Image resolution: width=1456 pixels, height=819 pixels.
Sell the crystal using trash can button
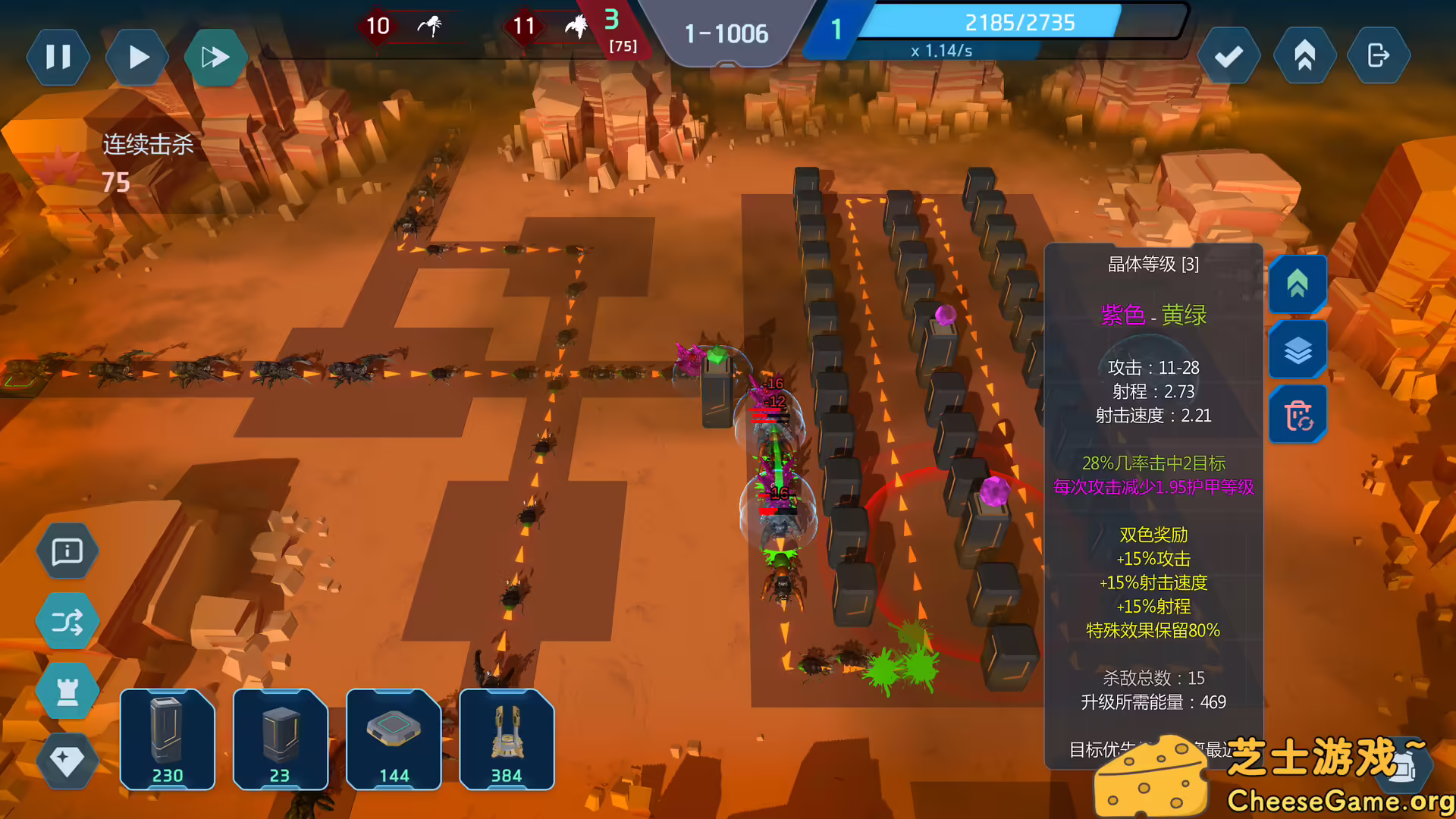[1298, 415]
